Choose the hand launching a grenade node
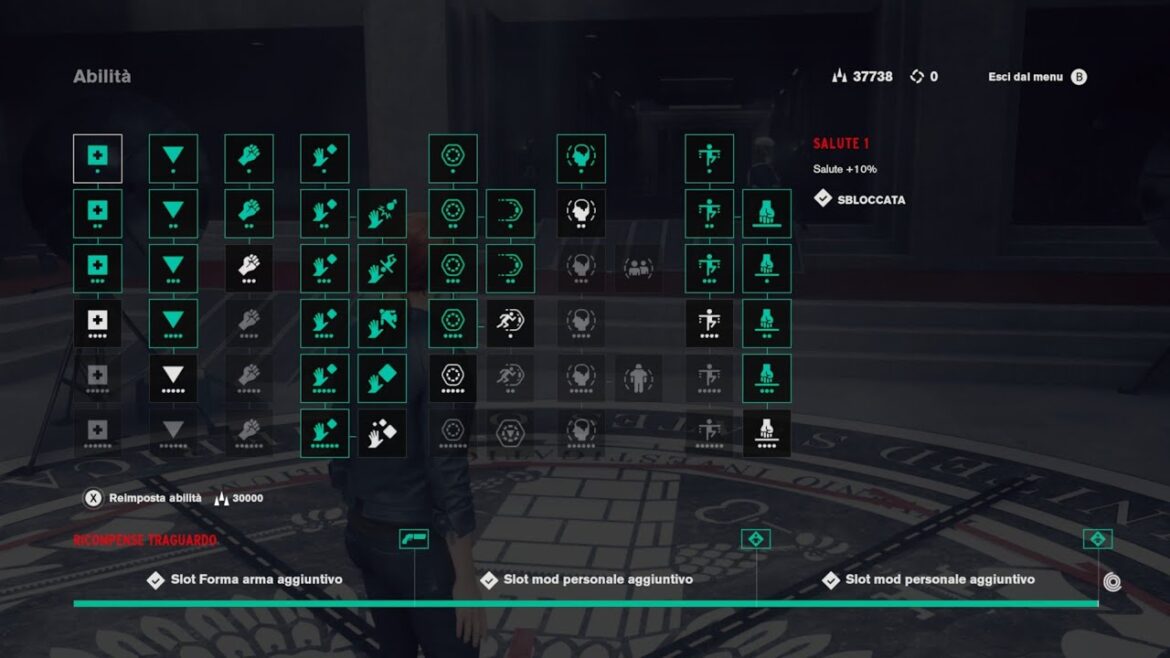 click(382, 213)
